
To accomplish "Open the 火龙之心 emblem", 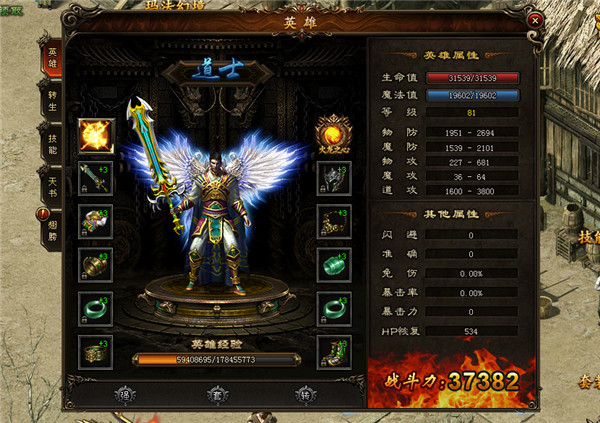I will coord(333,131).
